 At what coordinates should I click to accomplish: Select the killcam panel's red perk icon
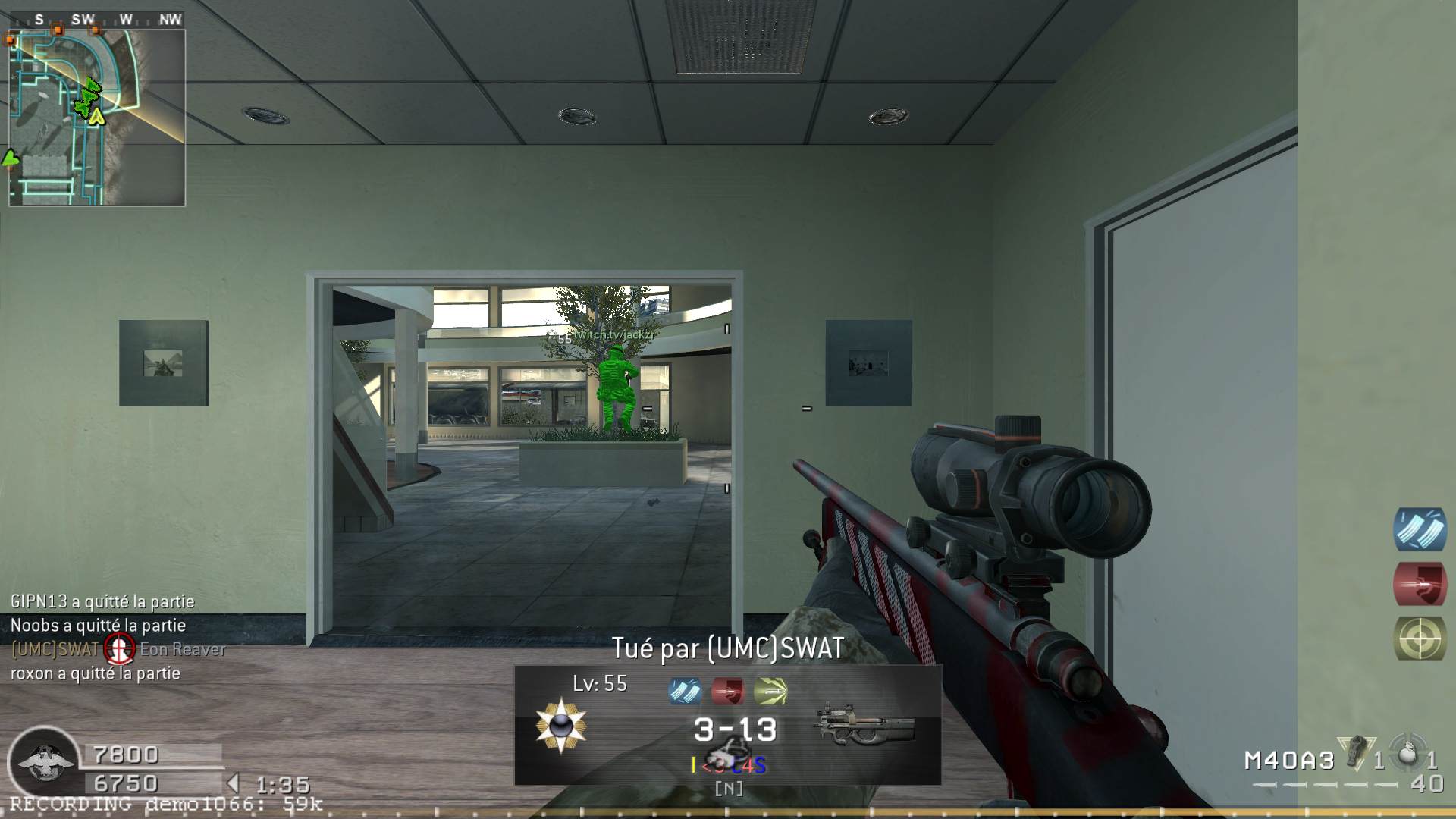point(727,692)
